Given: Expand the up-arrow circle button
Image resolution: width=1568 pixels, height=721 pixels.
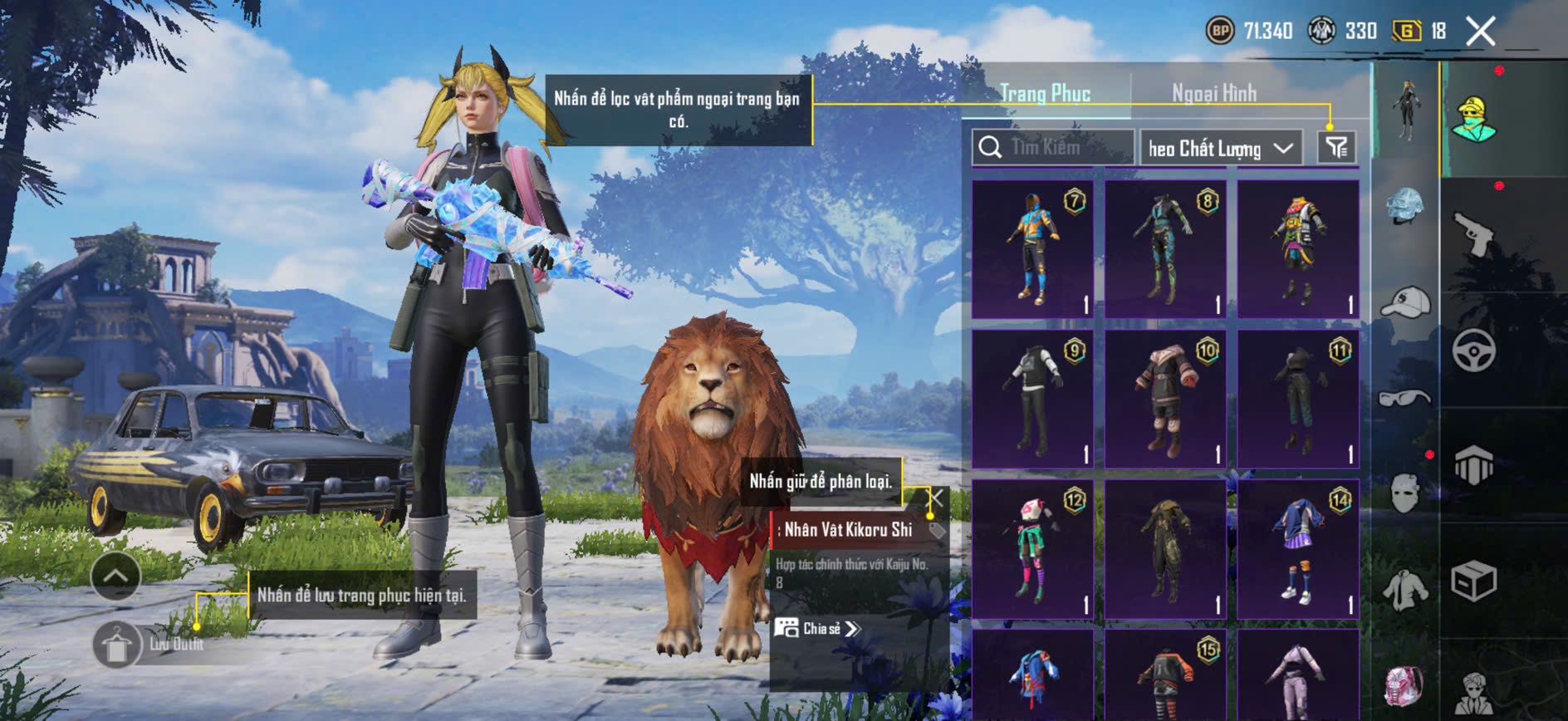Looking at the screenshot, I should click(x=115, y=576).
